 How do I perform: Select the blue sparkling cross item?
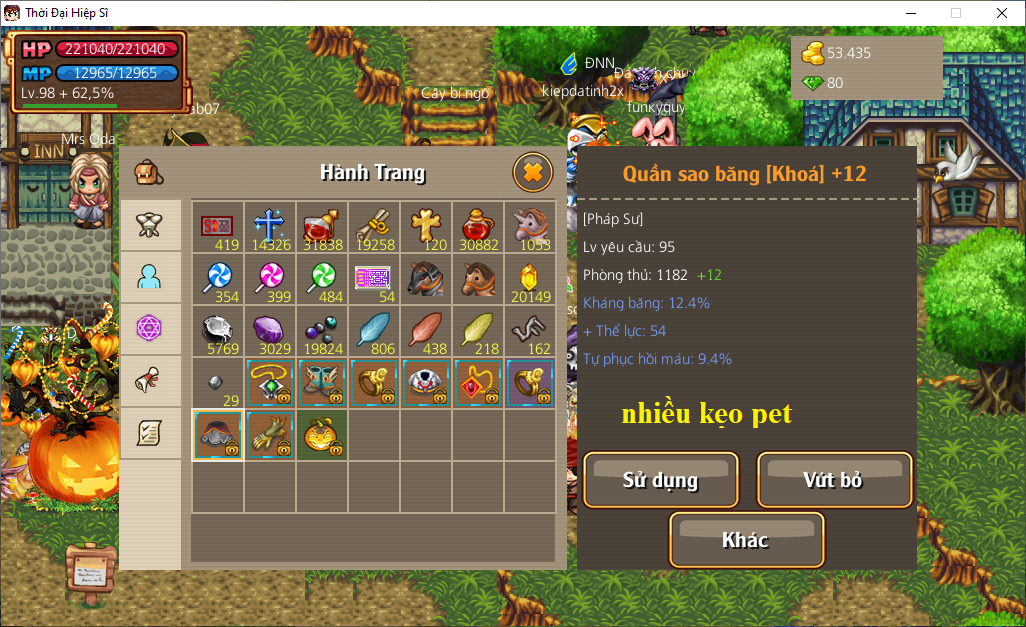(x=270, y=226)
